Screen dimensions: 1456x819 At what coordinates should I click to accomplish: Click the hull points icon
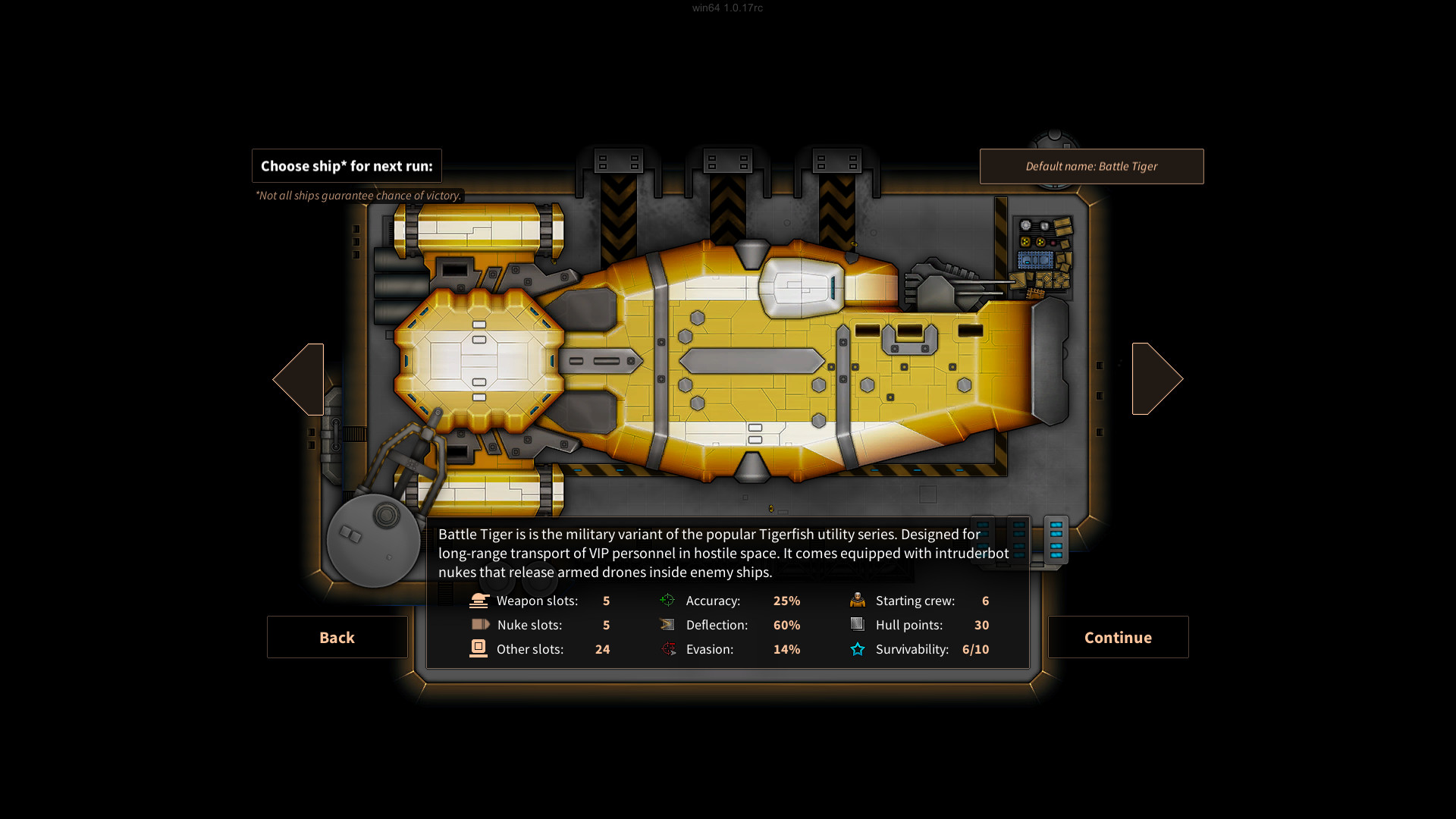pos(858,624)
